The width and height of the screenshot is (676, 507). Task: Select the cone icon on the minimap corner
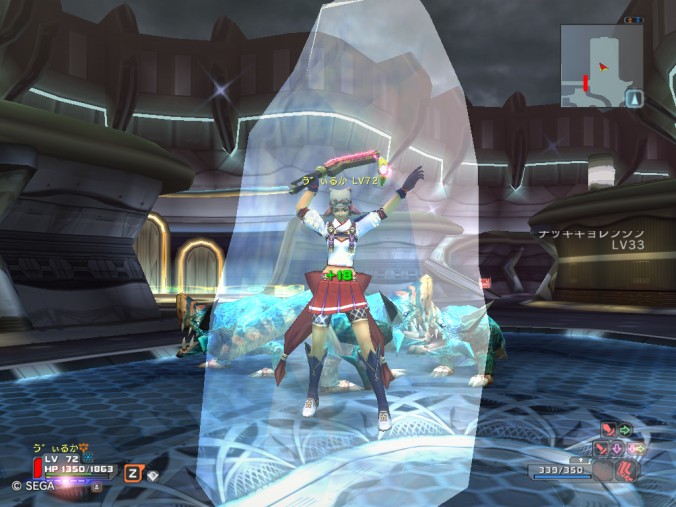[x=635, y=98]
